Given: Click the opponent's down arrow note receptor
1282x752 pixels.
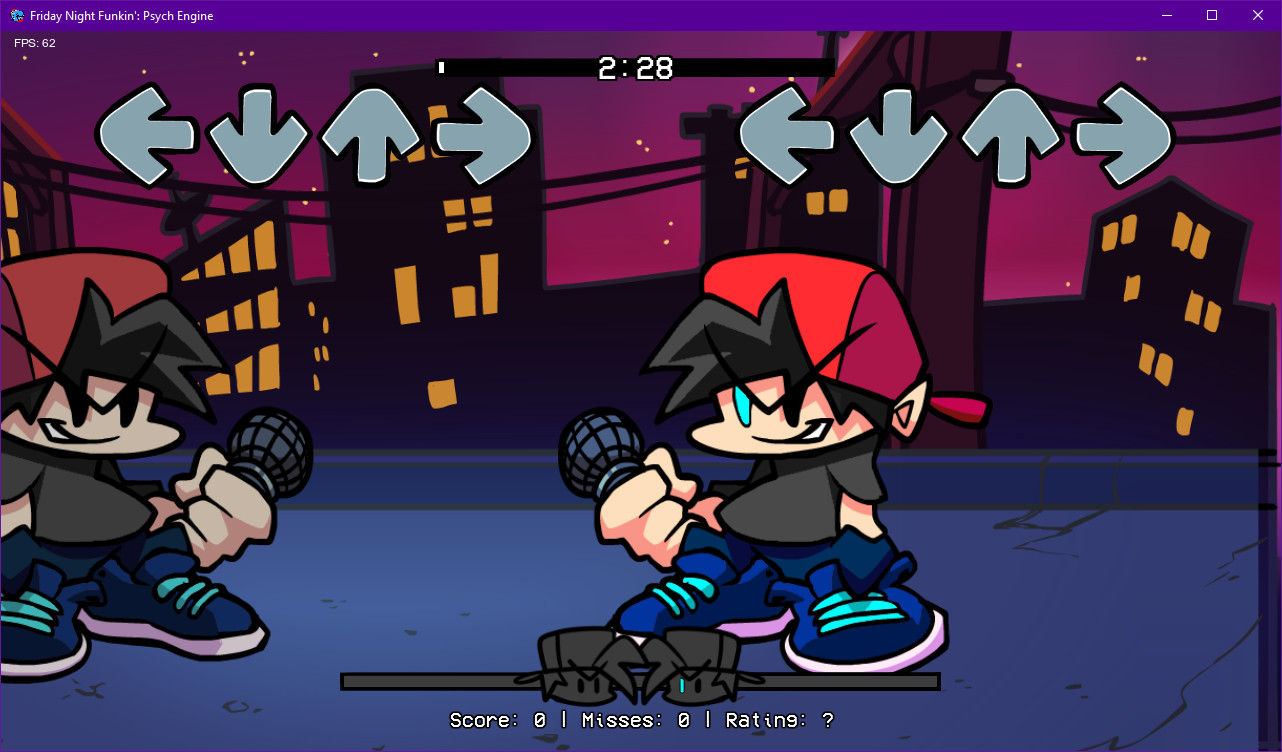Looking at the screenshot, I should [x=259, y=135].
